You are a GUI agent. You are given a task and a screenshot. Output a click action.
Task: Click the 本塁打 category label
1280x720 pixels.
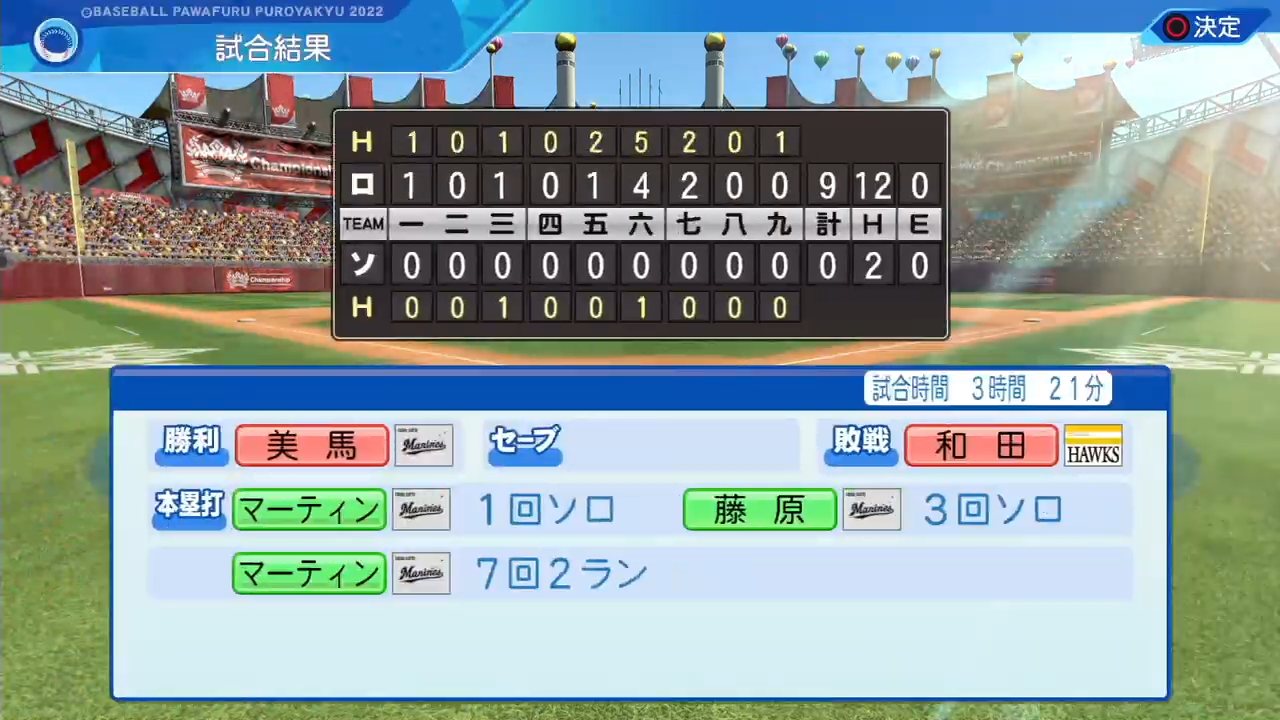(188, 507)
